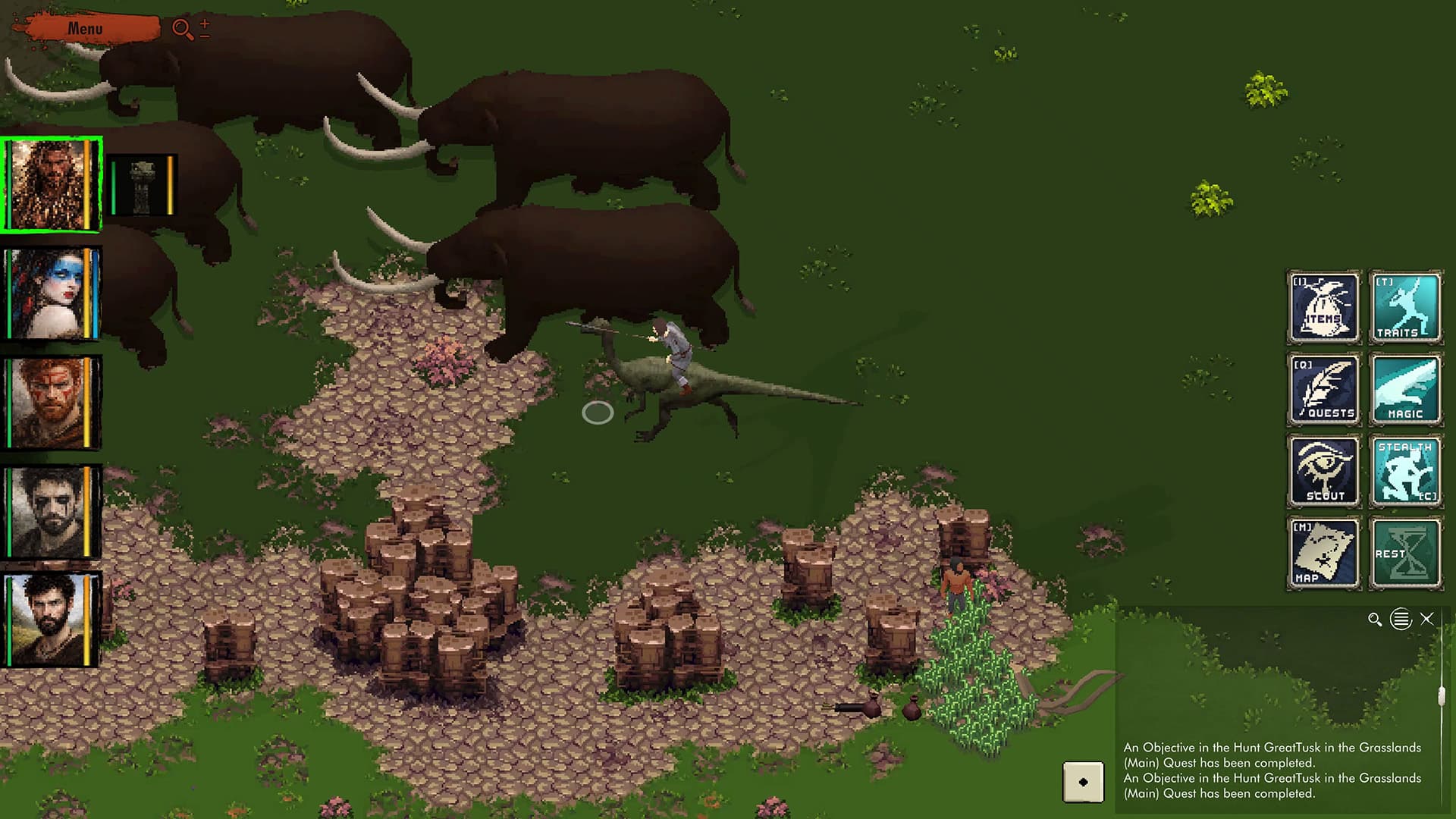1456x819 pixels.
Task: Open the Traits panel
Action: click(1405, 307)
